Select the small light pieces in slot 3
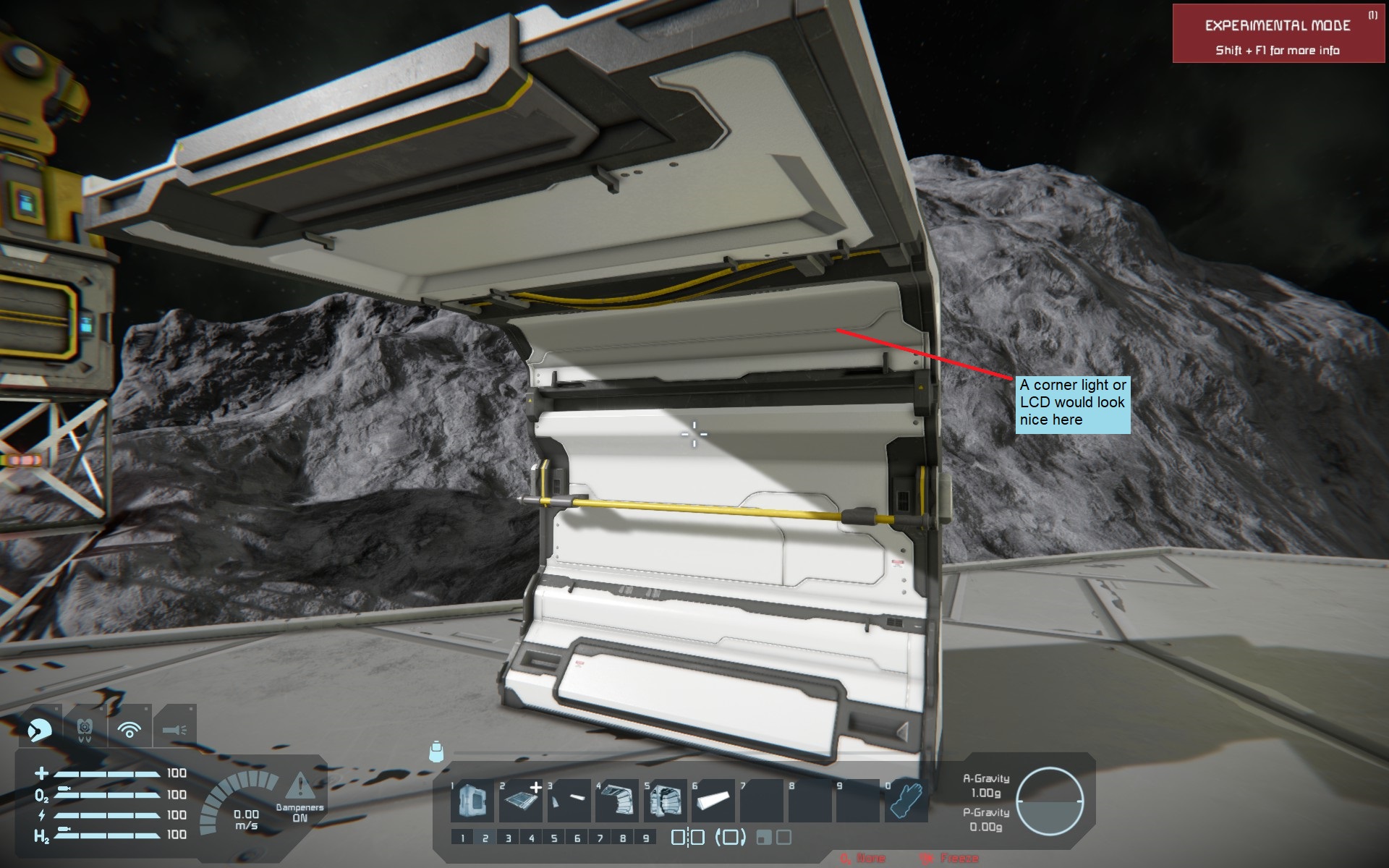 tap(569, 801)
